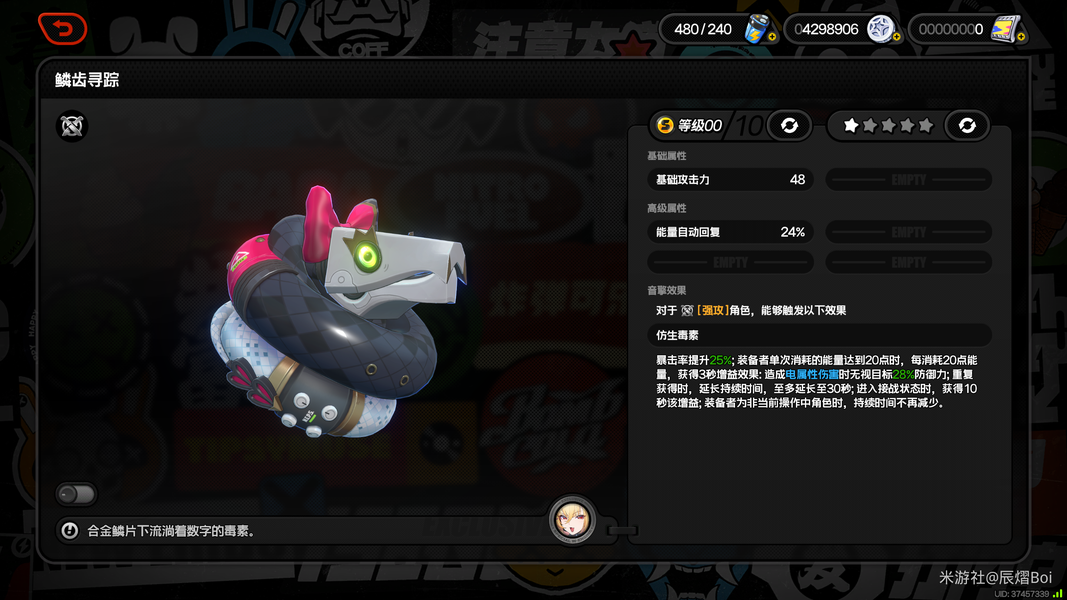Cycle the star rank with its refresh button
The image size is (1067, 600).
966,125
